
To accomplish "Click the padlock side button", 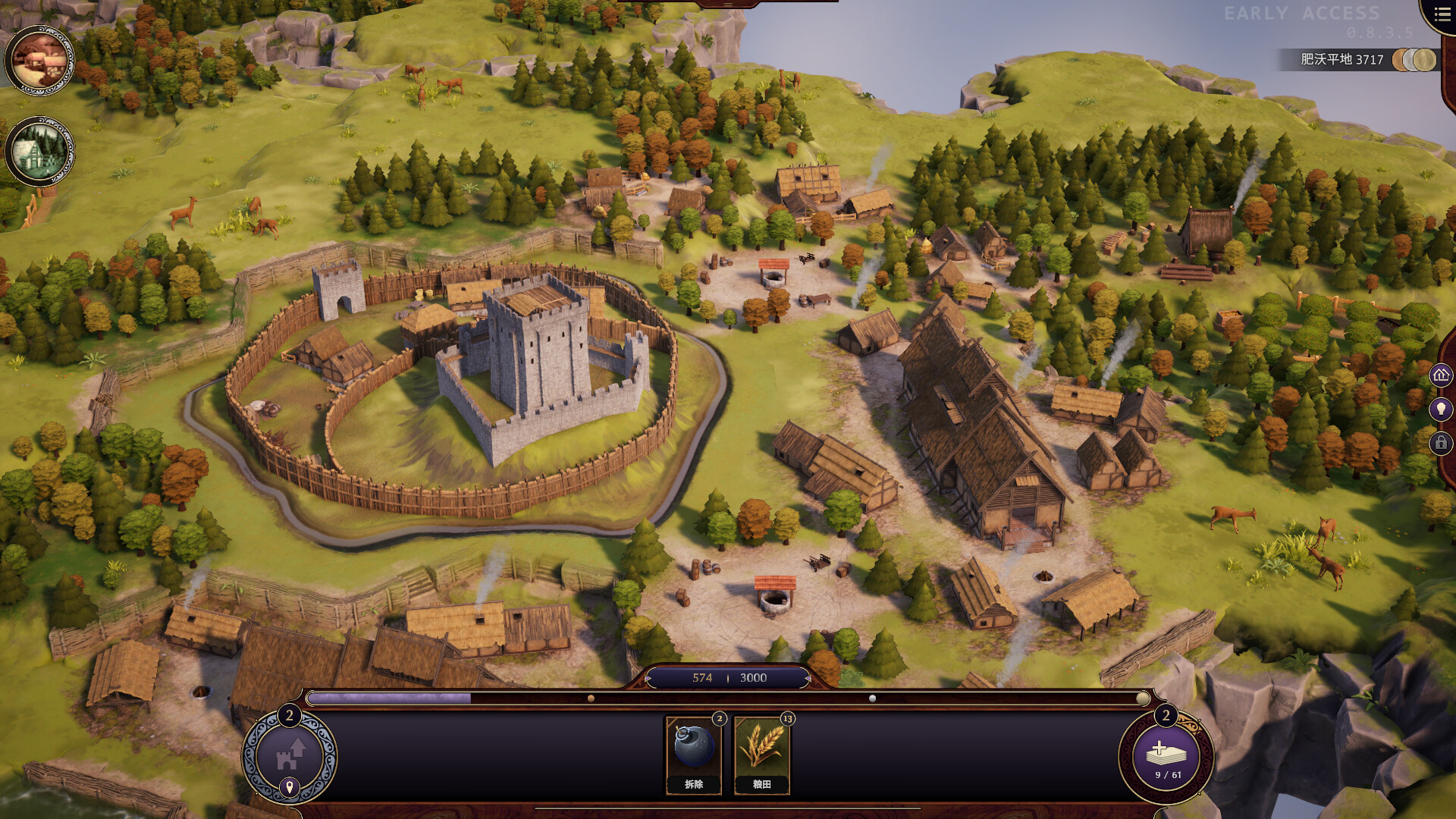I will [1441, 443].
